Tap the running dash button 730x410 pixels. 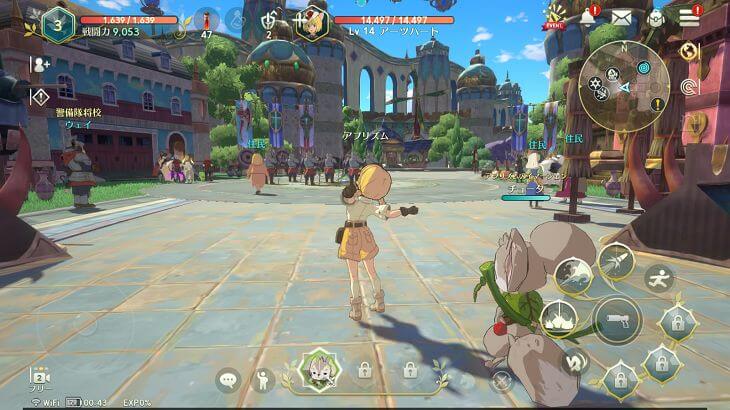click(658, 278)
